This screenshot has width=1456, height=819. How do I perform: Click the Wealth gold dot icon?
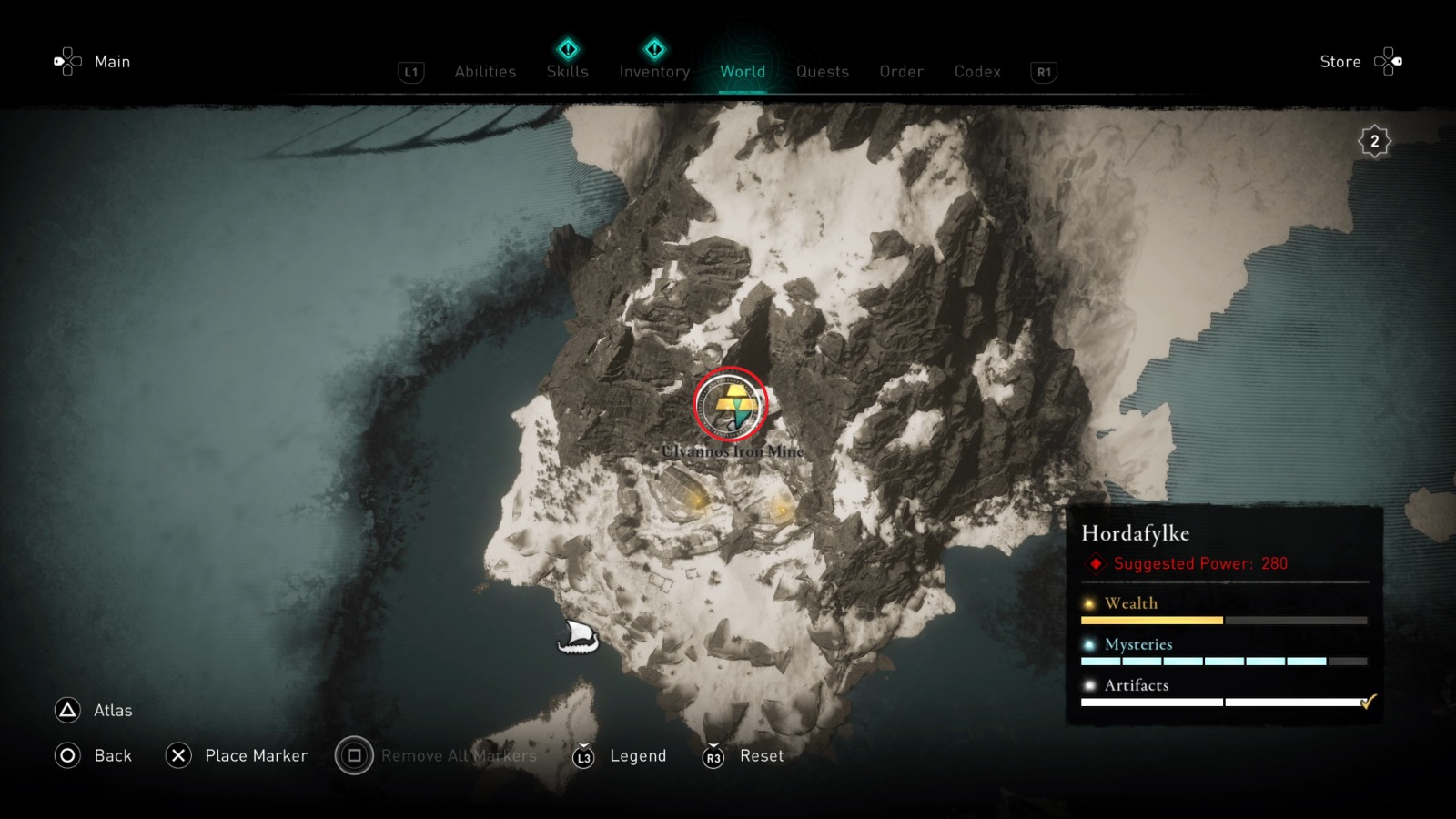[1088, 602]
